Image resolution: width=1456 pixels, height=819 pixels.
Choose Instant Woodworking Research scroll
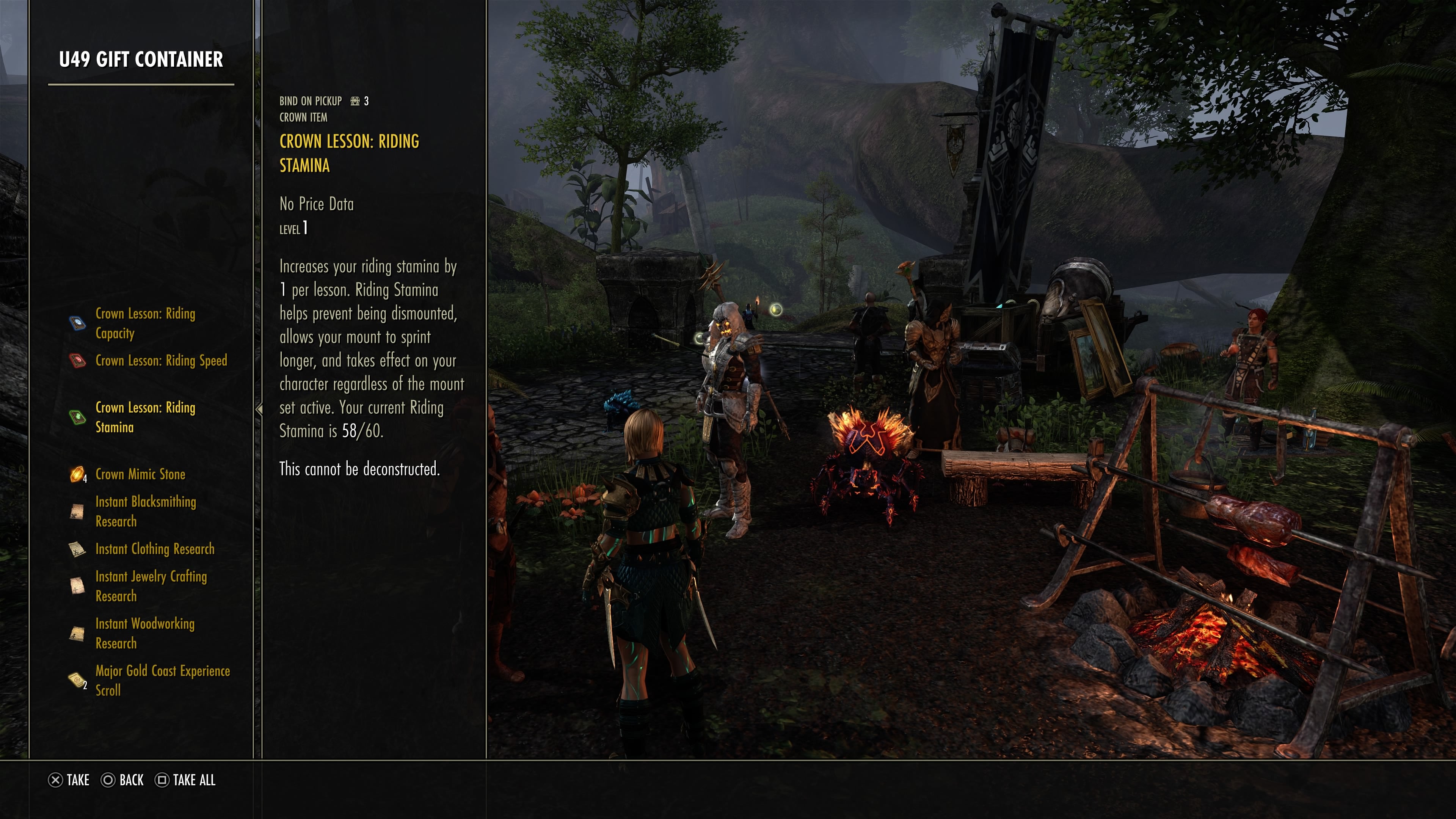point(145,633)
